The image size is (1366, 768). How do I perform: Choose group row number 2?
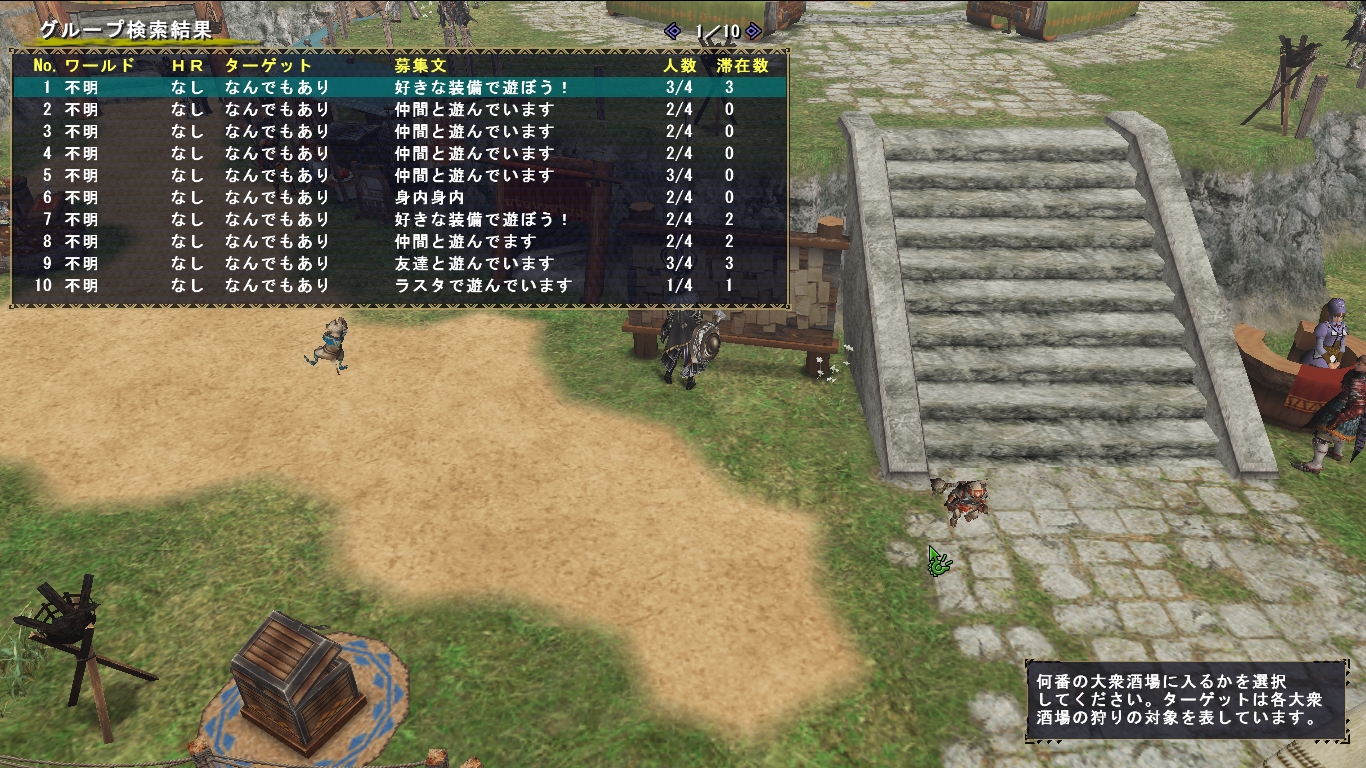[x=400, y=109]
